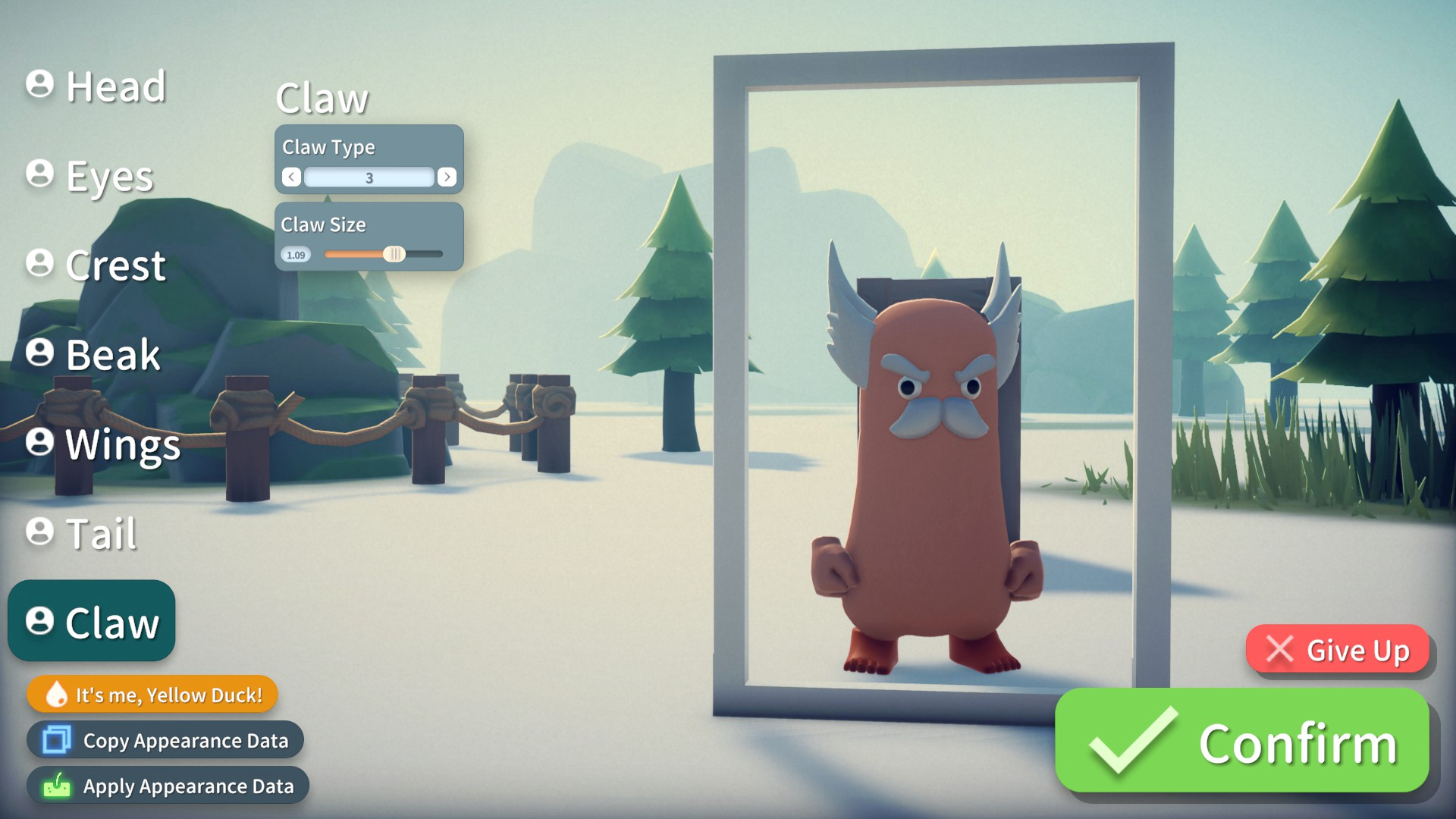This screenshot has height=819, width=1456.
Task: Switch to the Eyes category
Action: tap(90, 176)
